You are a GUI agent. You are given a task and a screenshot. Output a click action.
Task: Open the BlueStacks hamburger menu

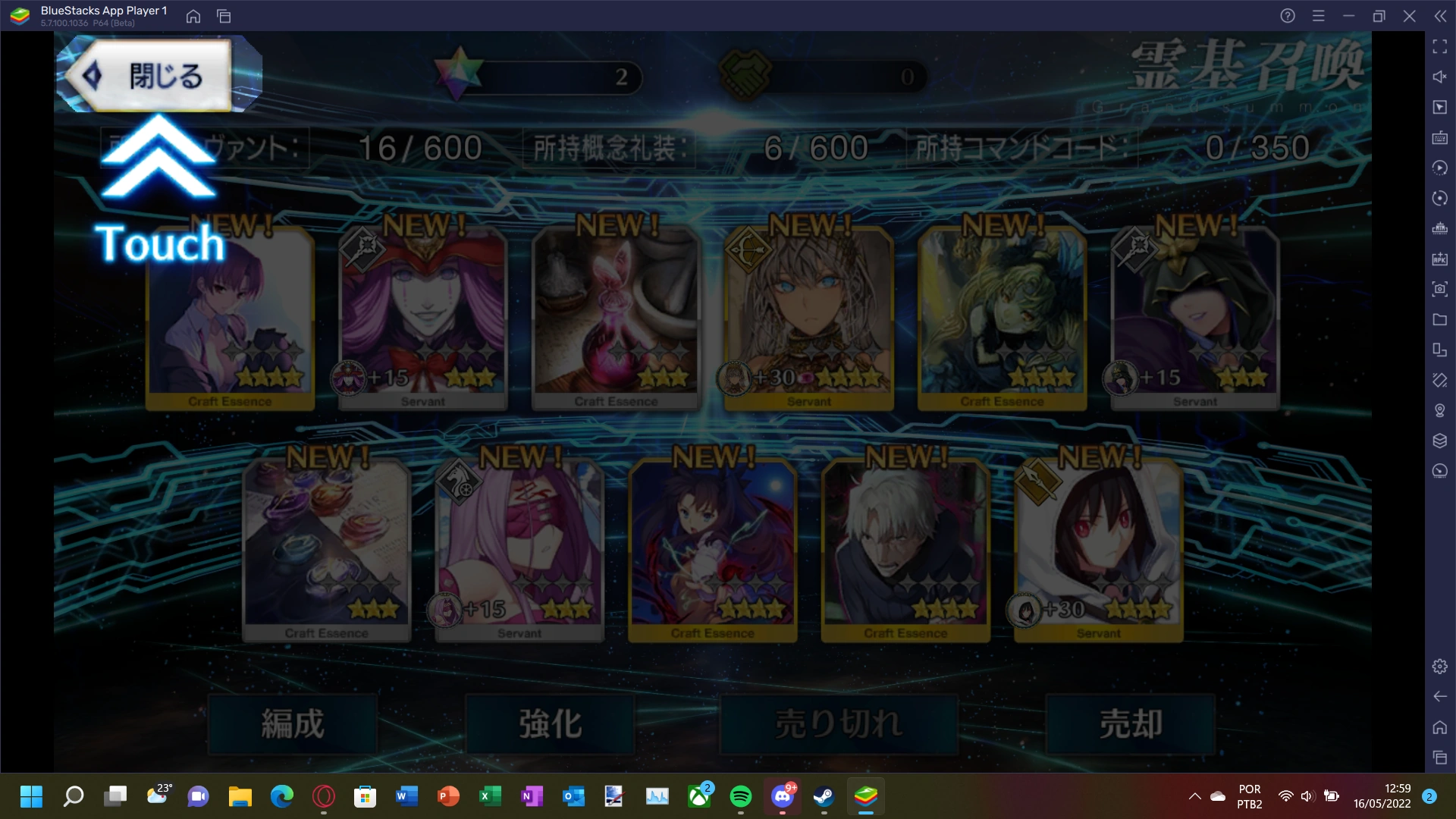1319,15
